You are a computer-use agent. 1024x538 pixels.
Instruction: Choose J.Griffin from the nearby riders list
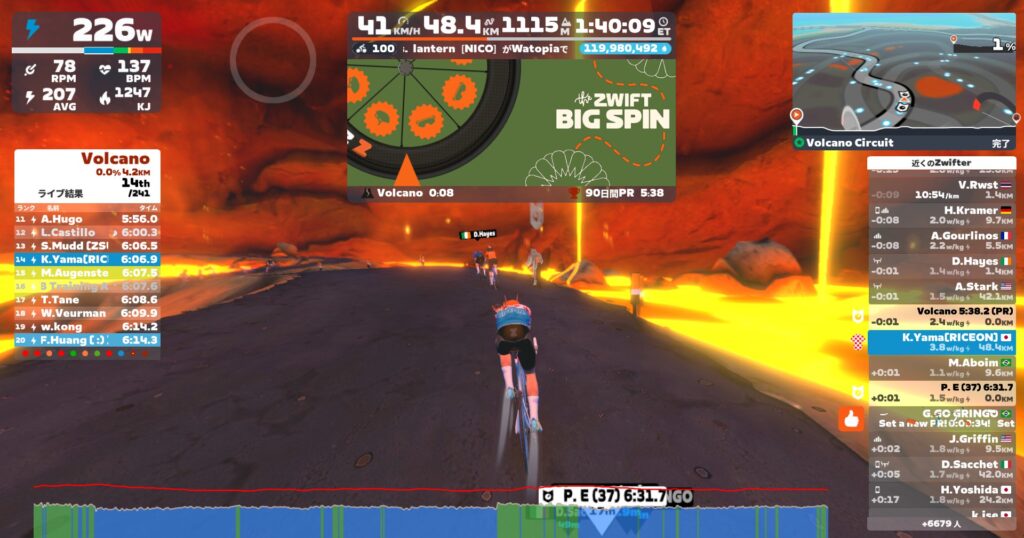click(941, 443)
